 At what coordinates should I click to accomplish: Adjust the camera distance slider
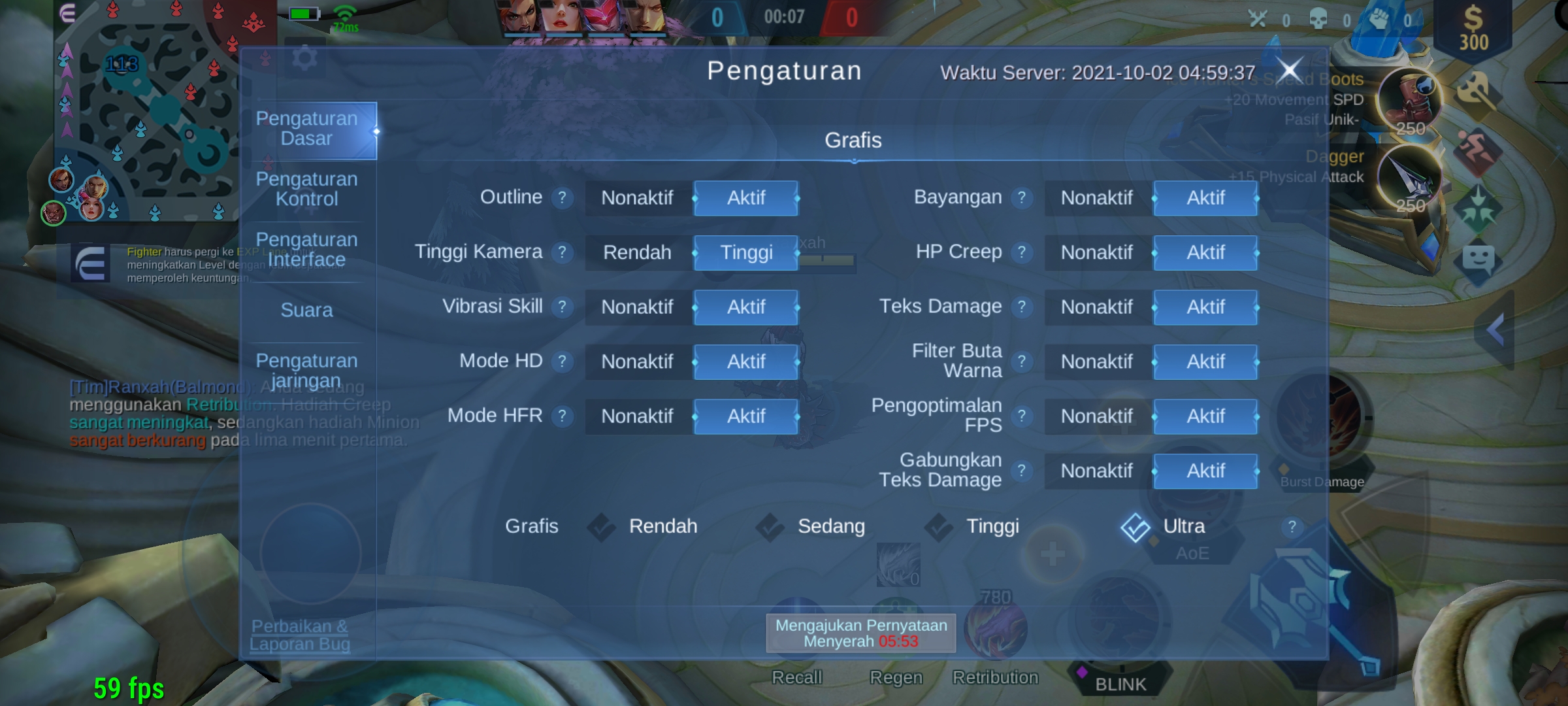click(x=828, y=260)
